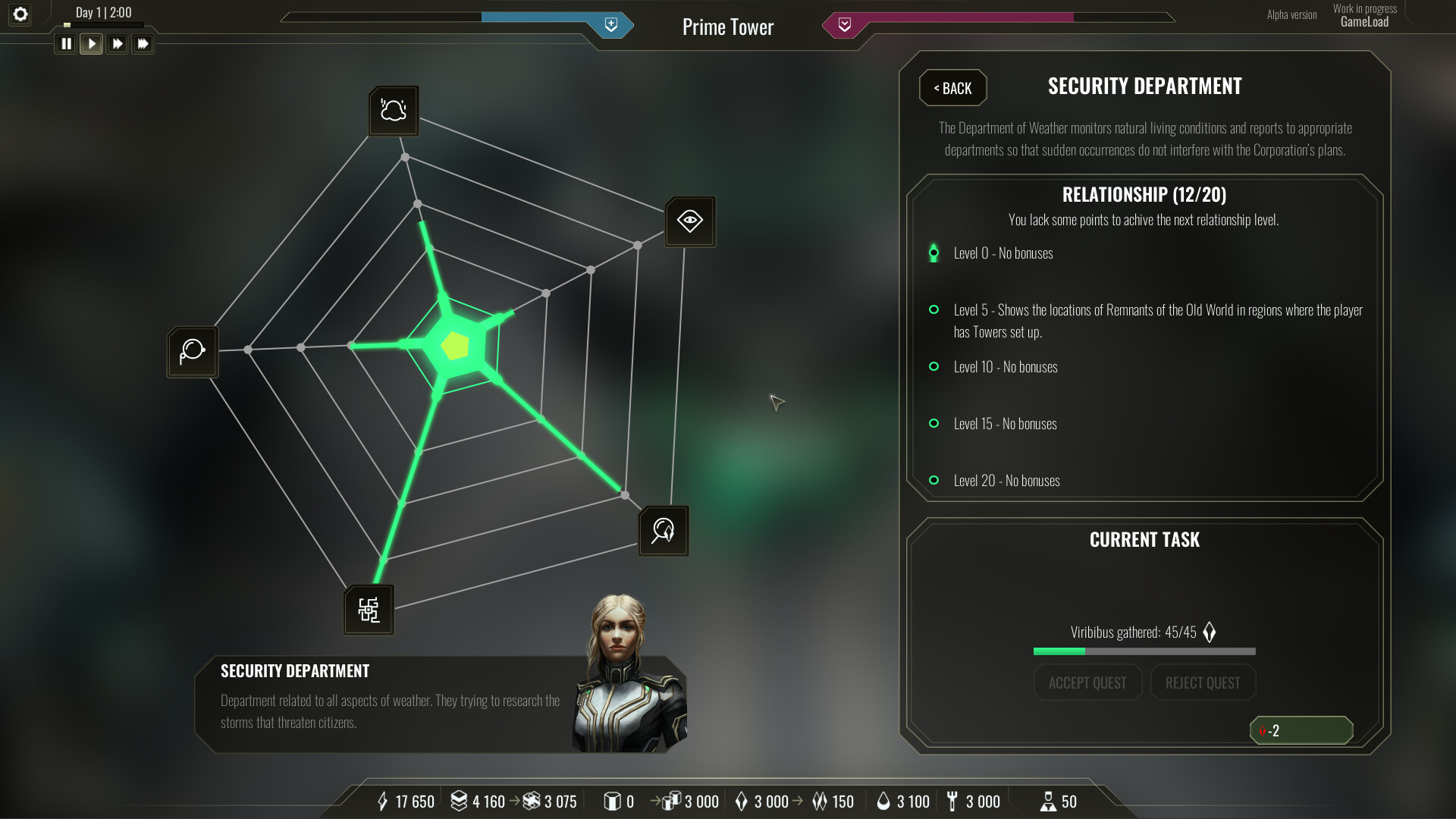
Task: Click the Viribibus gathered progress bar
Action: (1143, 651)
